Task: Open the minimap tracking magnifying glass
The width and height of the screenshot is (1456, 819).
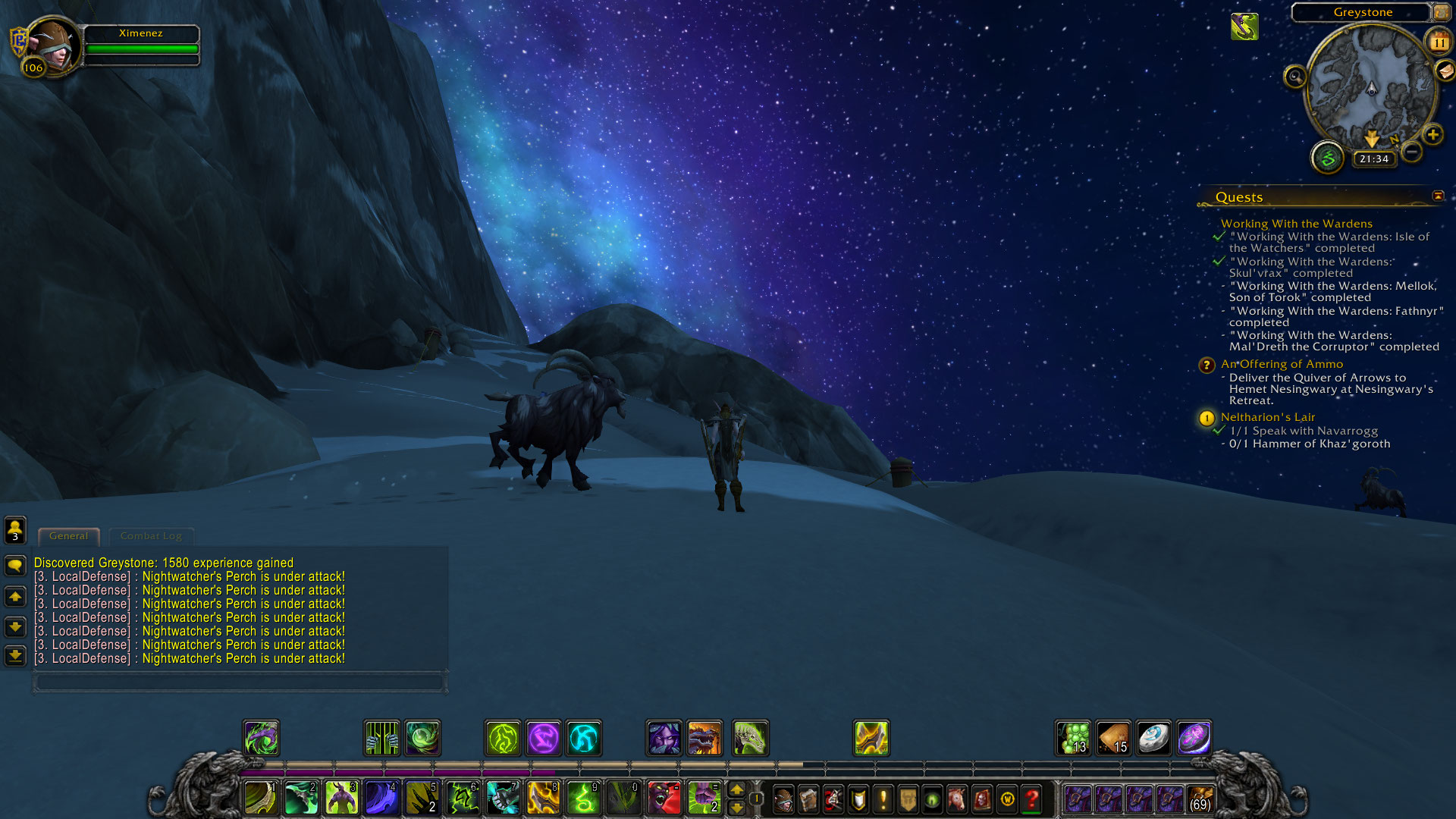Action: [1295, 76]
